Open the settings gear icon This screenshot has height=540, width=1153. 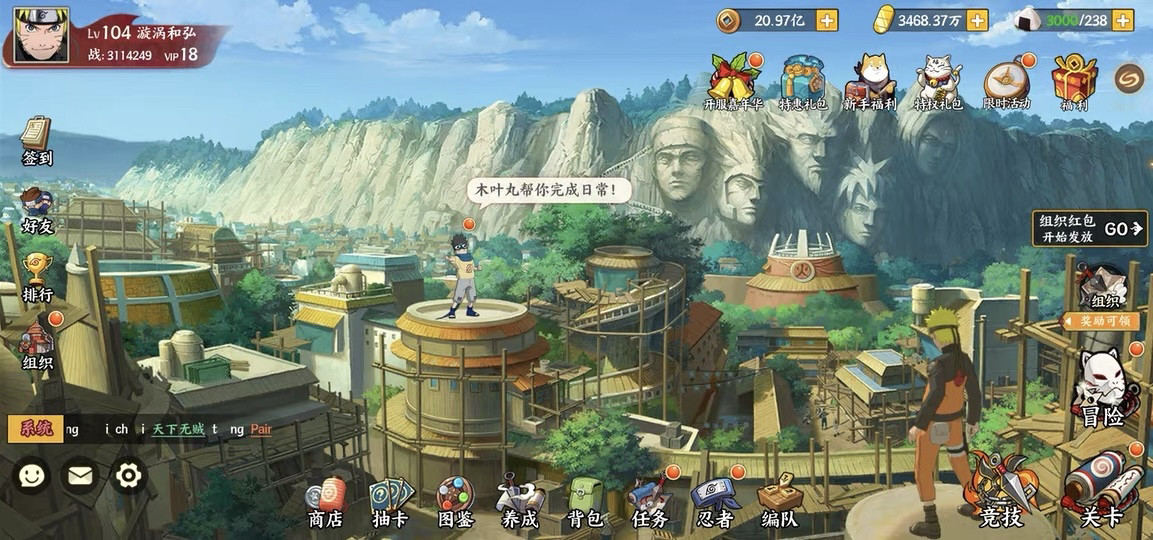(130, 476)
